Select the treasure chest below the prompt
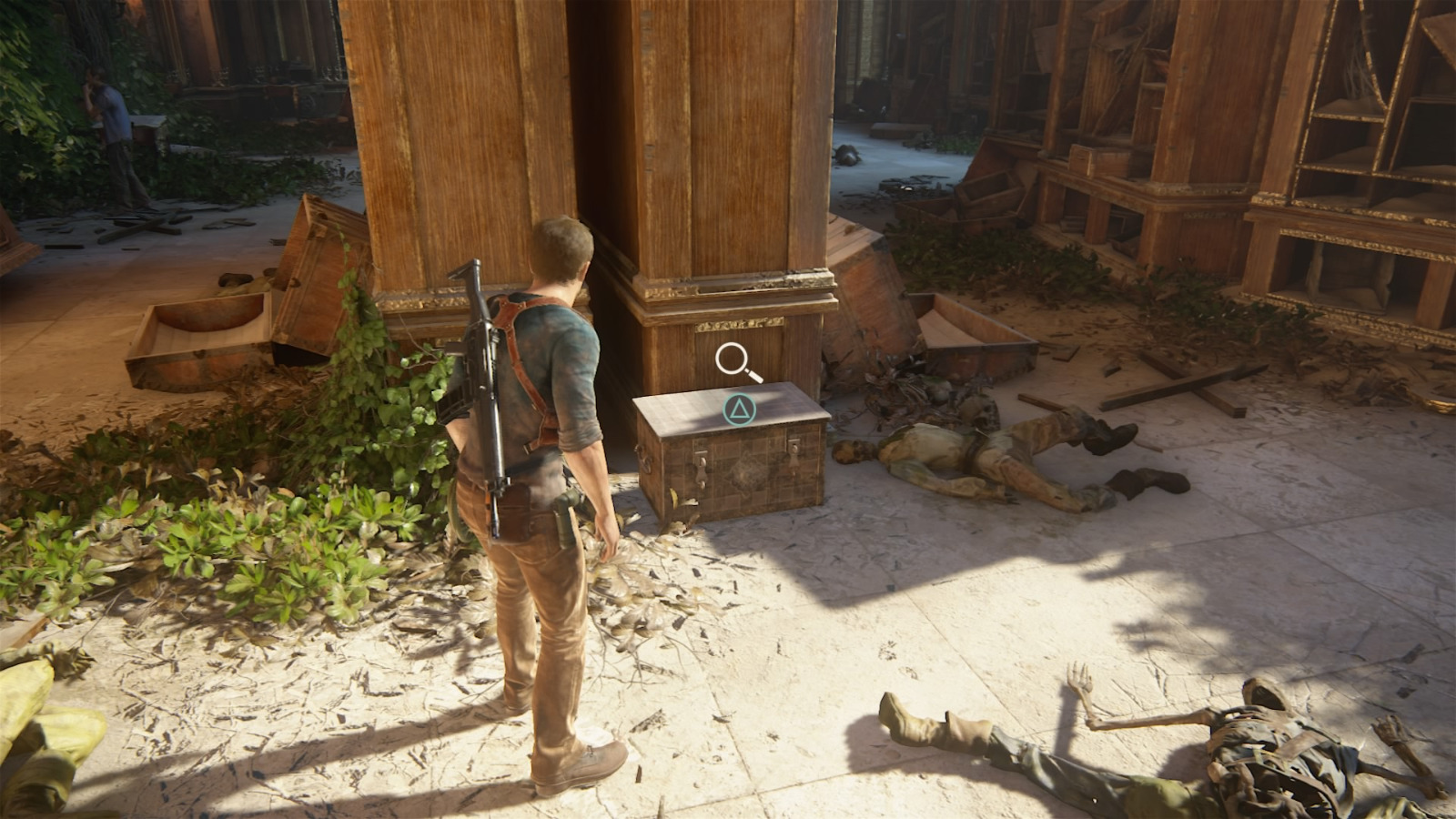 coord(737,455)
